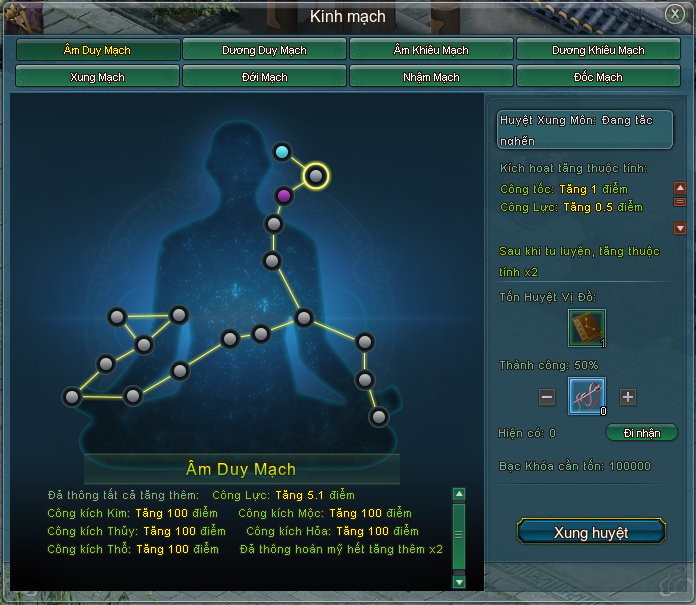Close the Kinh mạch window

coord(675,13)
